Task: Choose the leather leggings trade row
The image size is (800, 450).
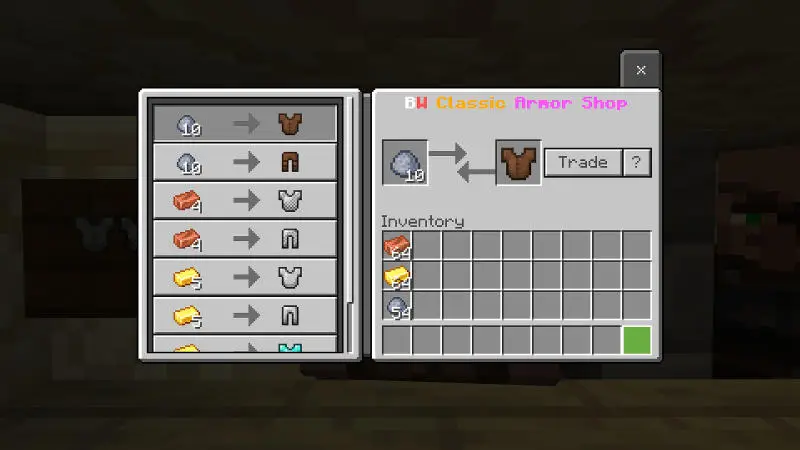Action: [245, 162]
